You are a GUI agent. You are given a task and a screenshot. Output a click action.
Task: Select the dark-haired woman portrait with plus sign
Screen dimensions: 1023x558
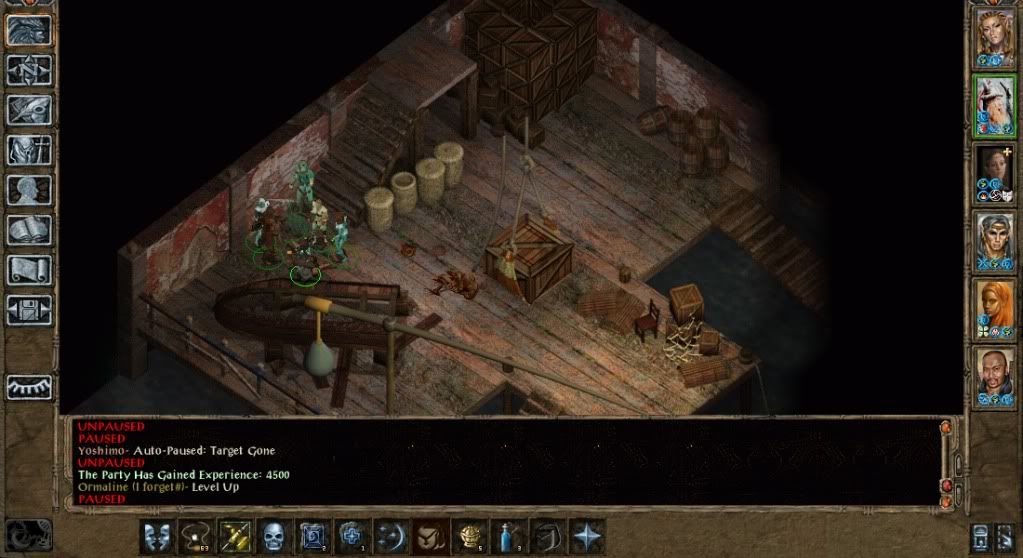(x=995, y=171)
